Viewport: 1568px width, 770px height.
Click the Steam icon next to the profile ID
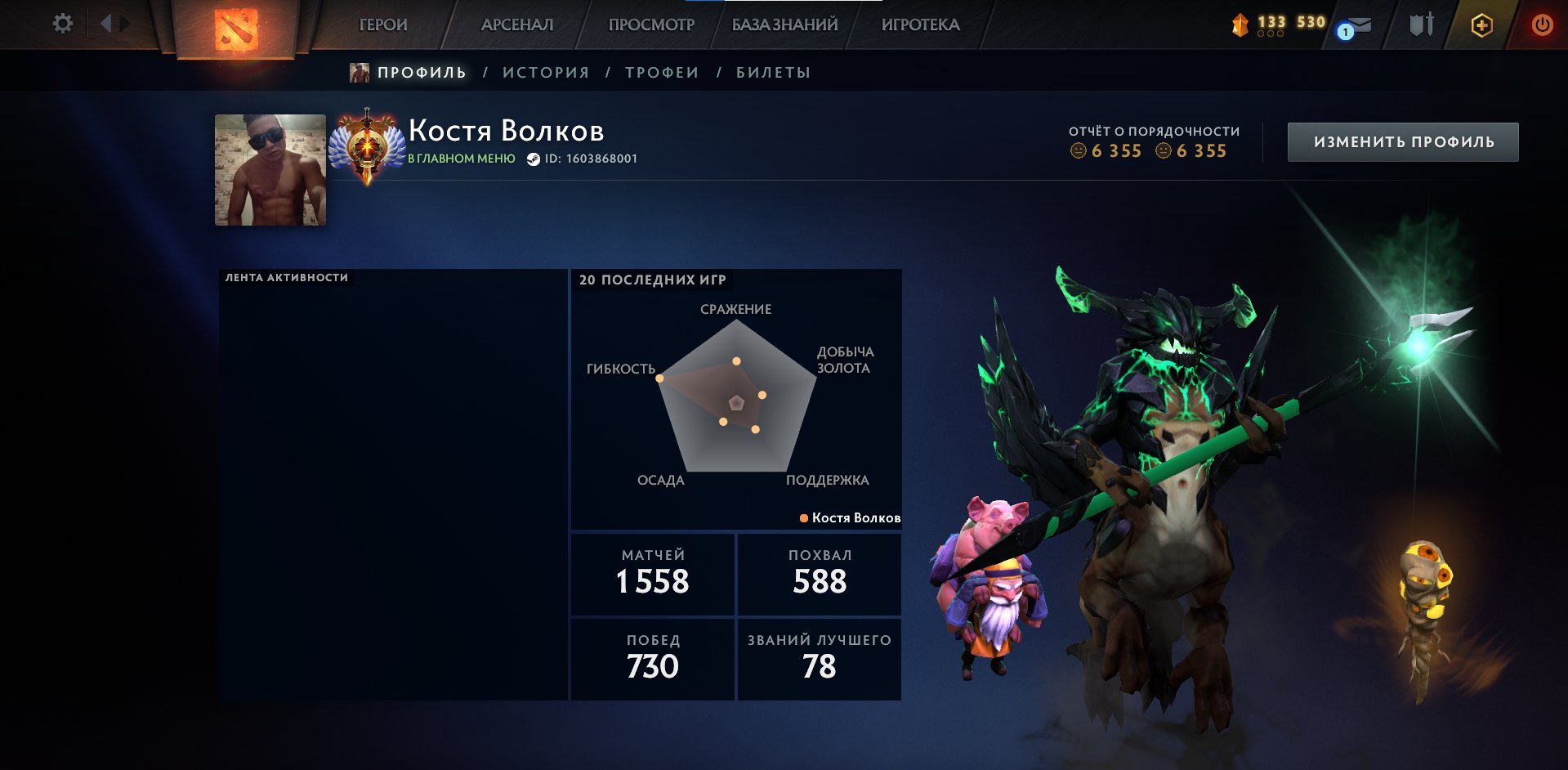point(534,160)
